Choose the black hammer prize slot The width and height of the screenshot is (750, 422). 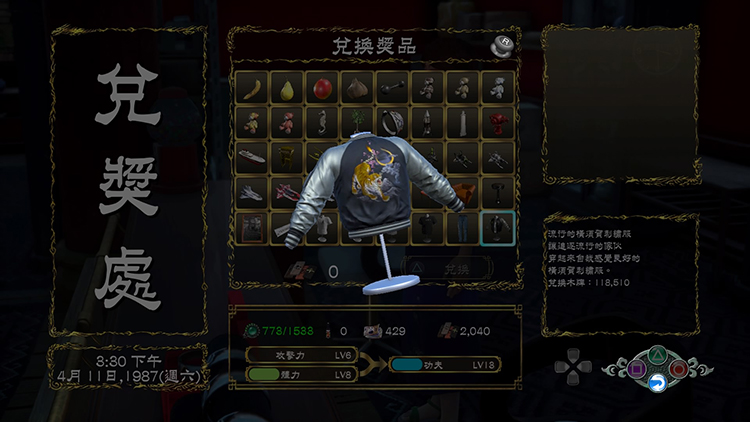(x=497, y=192)
